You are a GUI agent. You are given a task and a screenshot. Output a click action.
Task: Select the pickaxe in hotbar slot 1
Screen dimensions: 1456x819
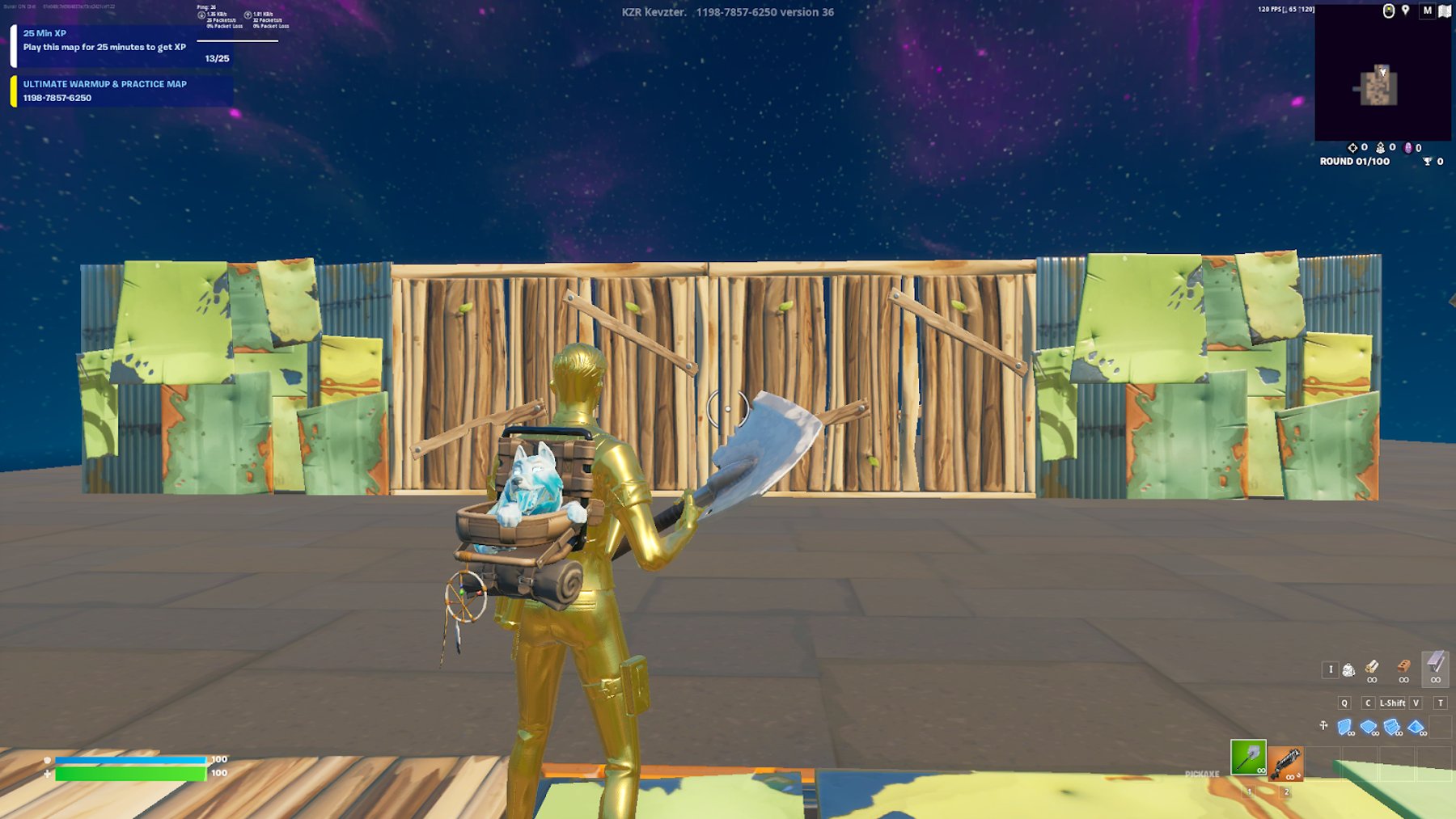tap(1248, 757)
